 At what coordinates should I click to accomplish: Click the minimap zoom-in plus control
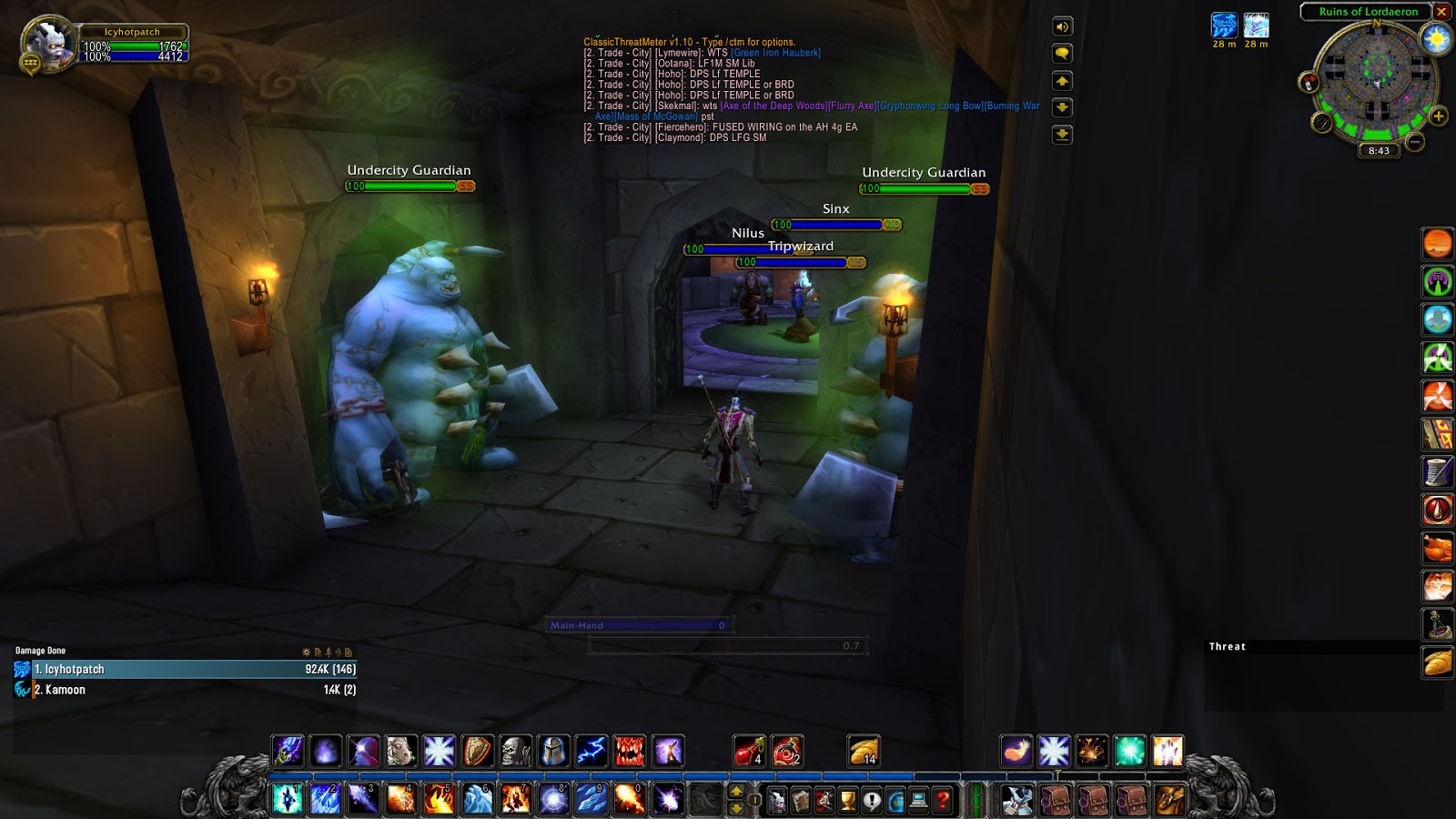pos(1440,116)
